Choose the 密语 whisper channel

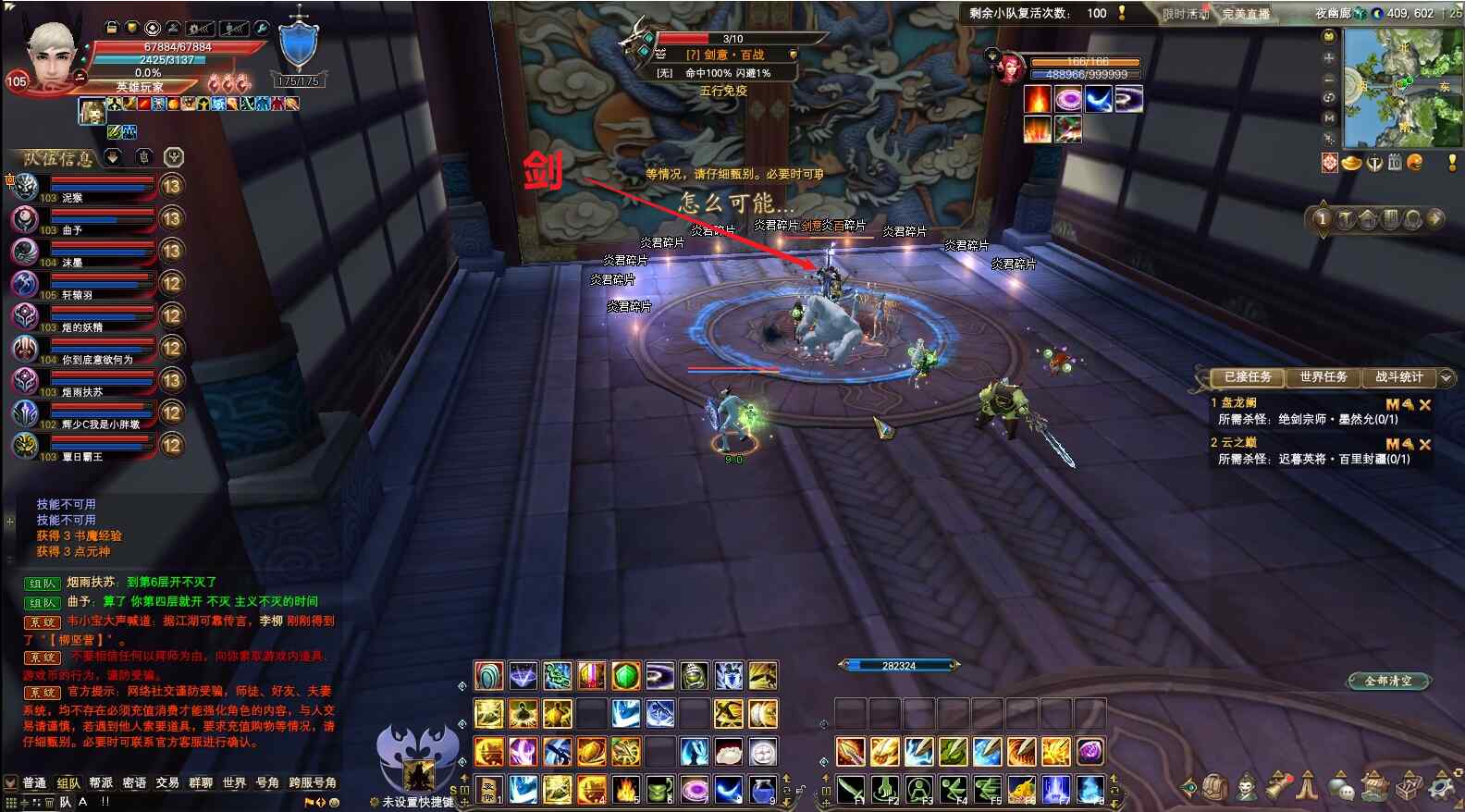tap(134, 783)
